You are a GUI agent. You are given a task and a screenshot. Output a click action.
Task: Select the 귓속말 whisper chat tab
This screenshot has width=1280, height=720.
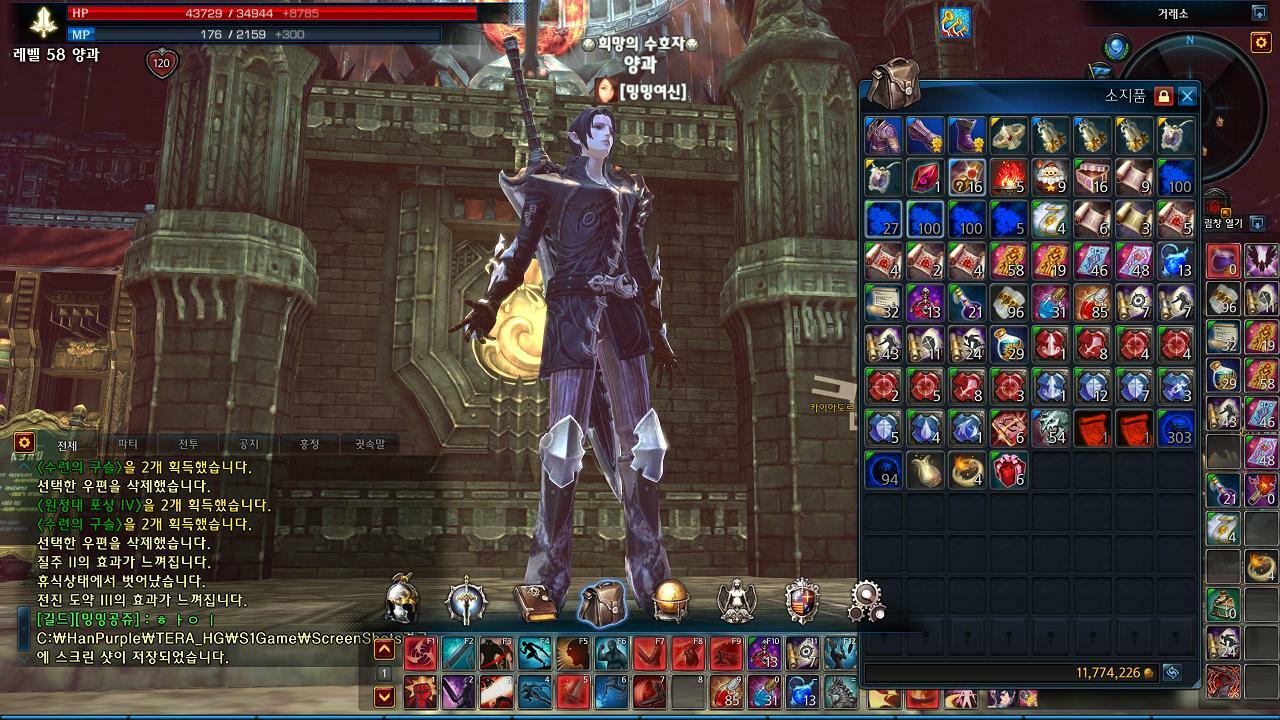tap(369, 444)
